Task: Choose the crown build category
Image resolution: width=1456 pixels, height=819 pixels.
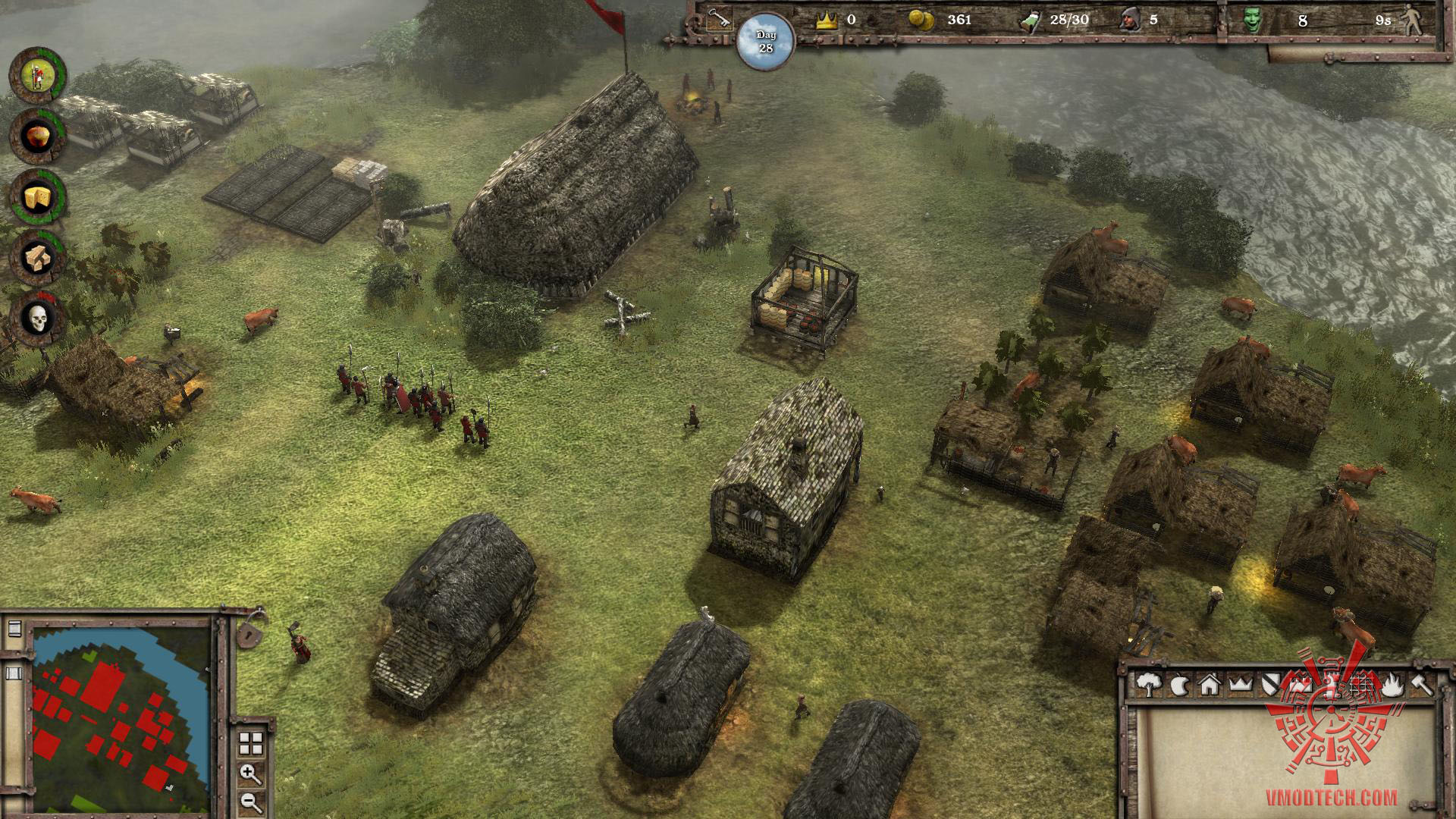Action: [x=1240, y=686]
